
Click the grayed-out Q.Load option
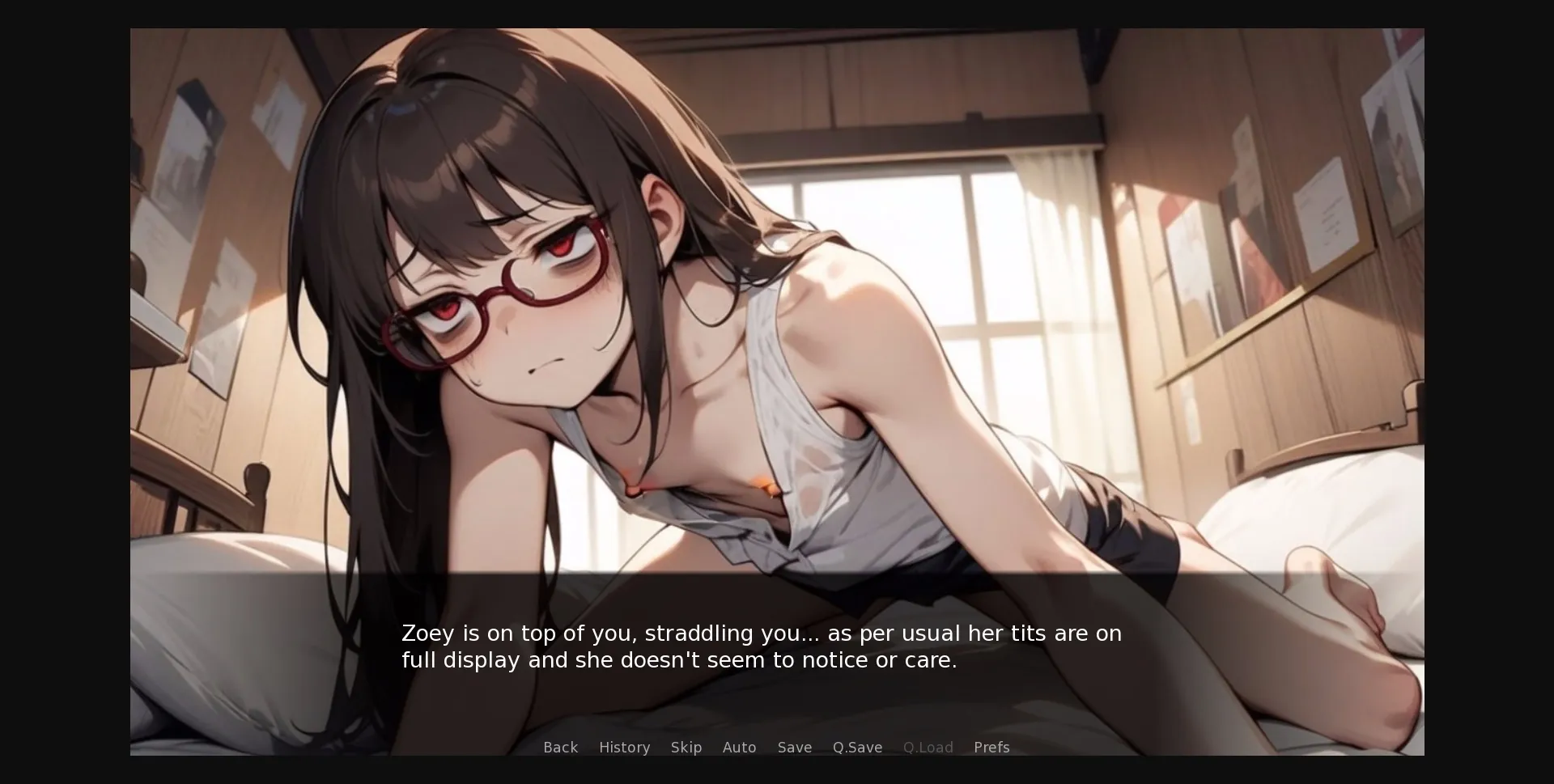pyautogui.click(x=928, y=748)
